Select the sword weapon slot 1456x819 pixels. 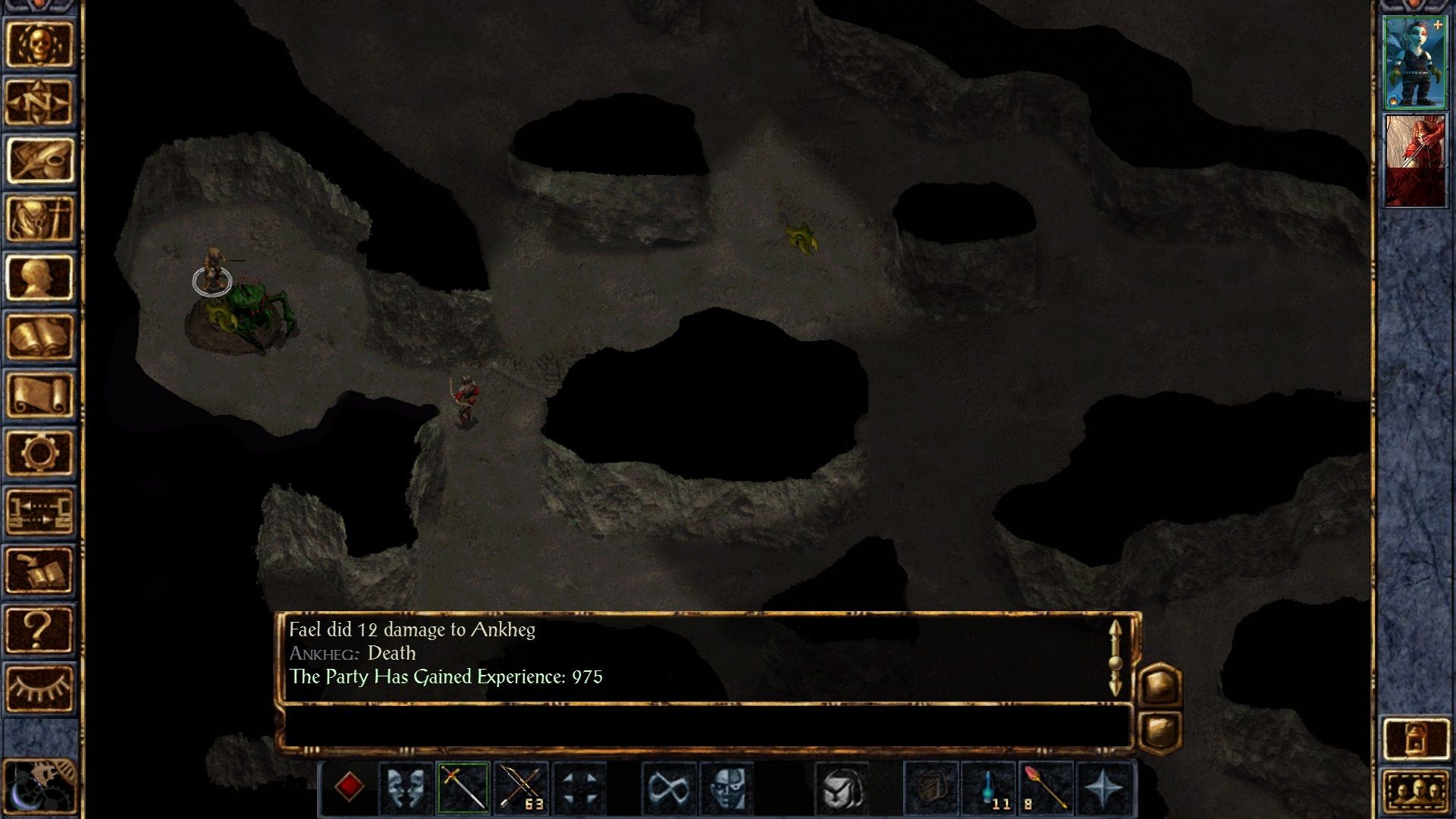point(463,788)
